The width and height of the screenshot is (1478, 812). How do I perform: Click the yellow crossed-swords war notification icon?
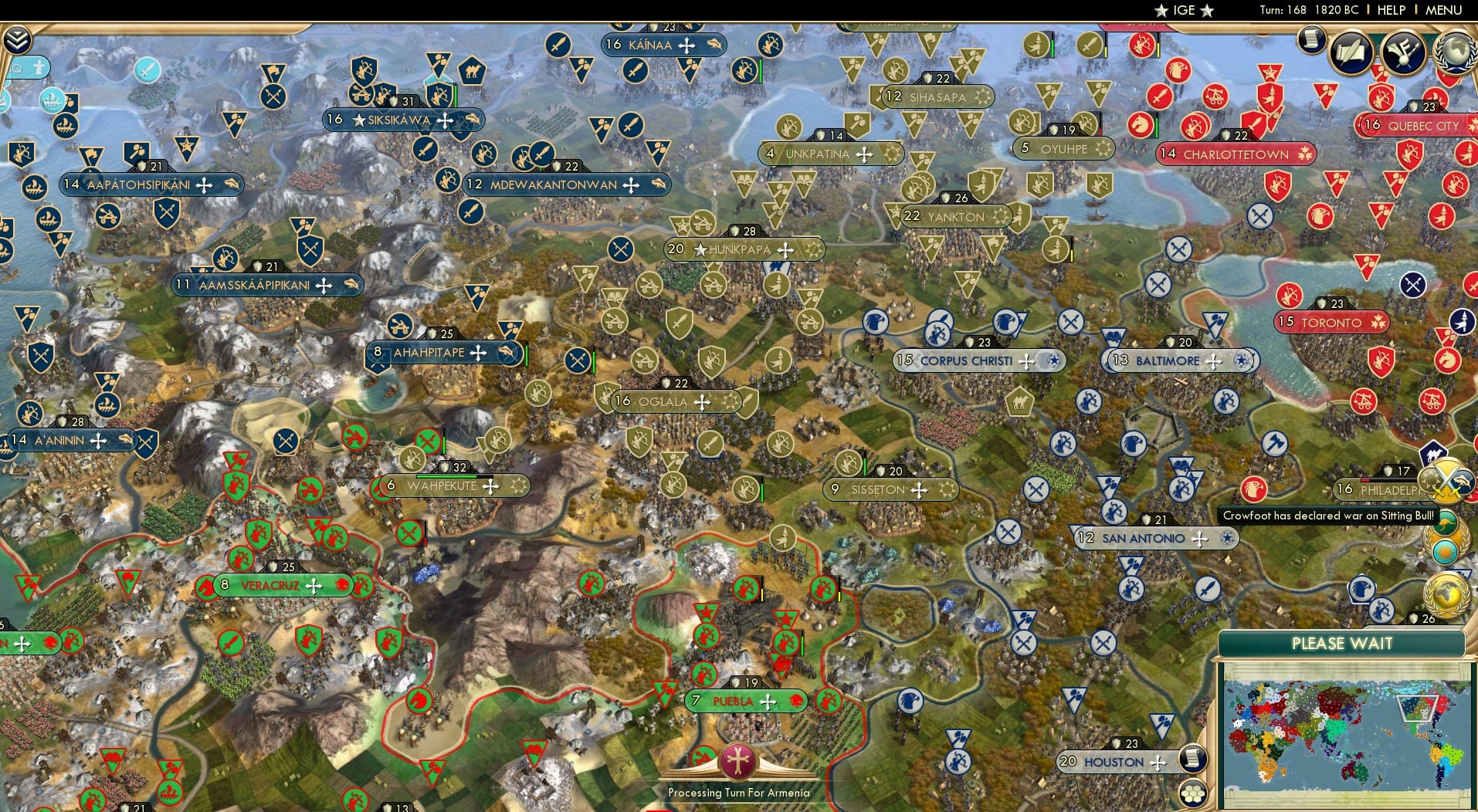1446,480
